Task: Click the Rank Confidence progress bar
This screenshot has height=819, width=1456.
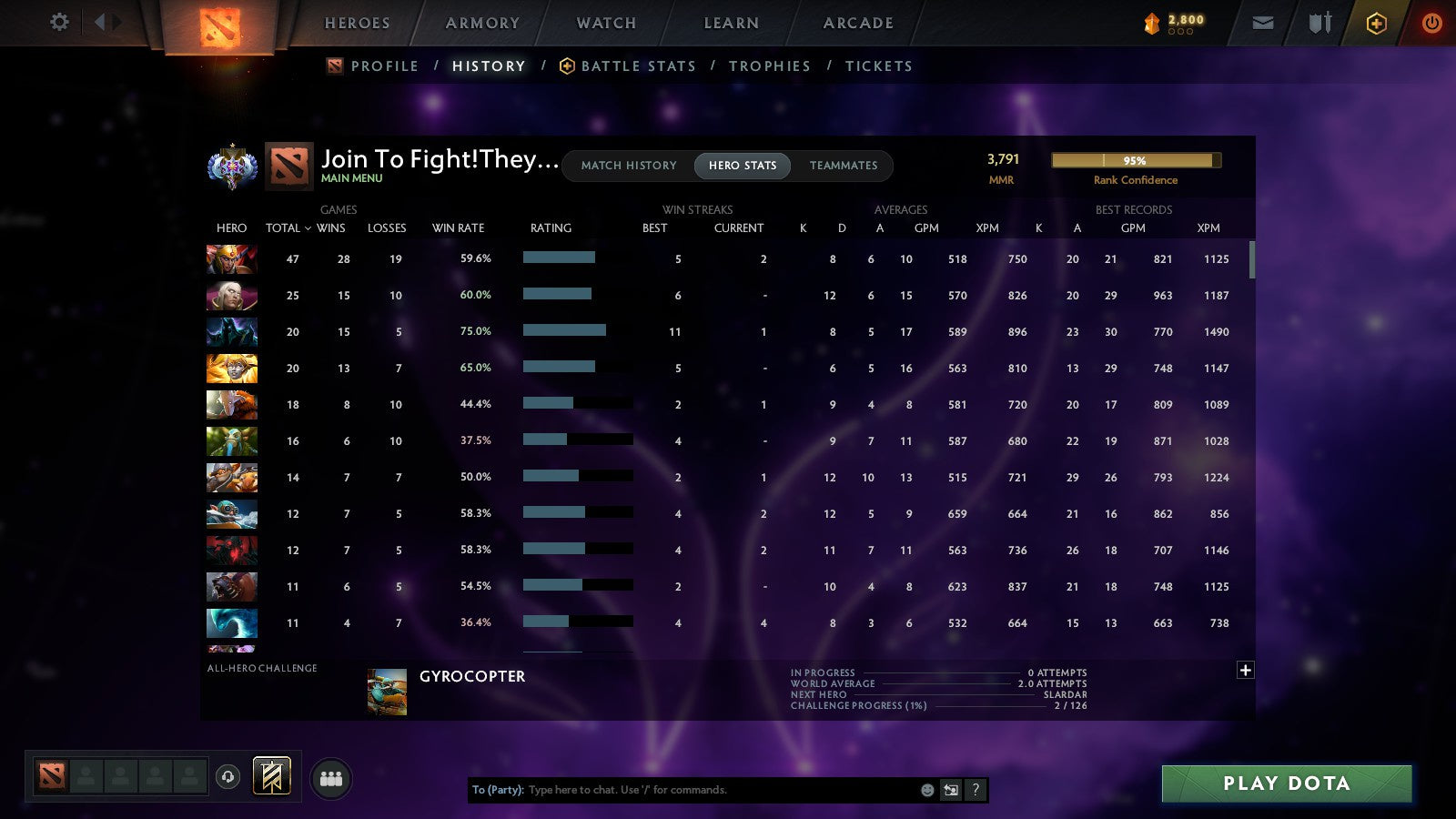Action: 1136,160
